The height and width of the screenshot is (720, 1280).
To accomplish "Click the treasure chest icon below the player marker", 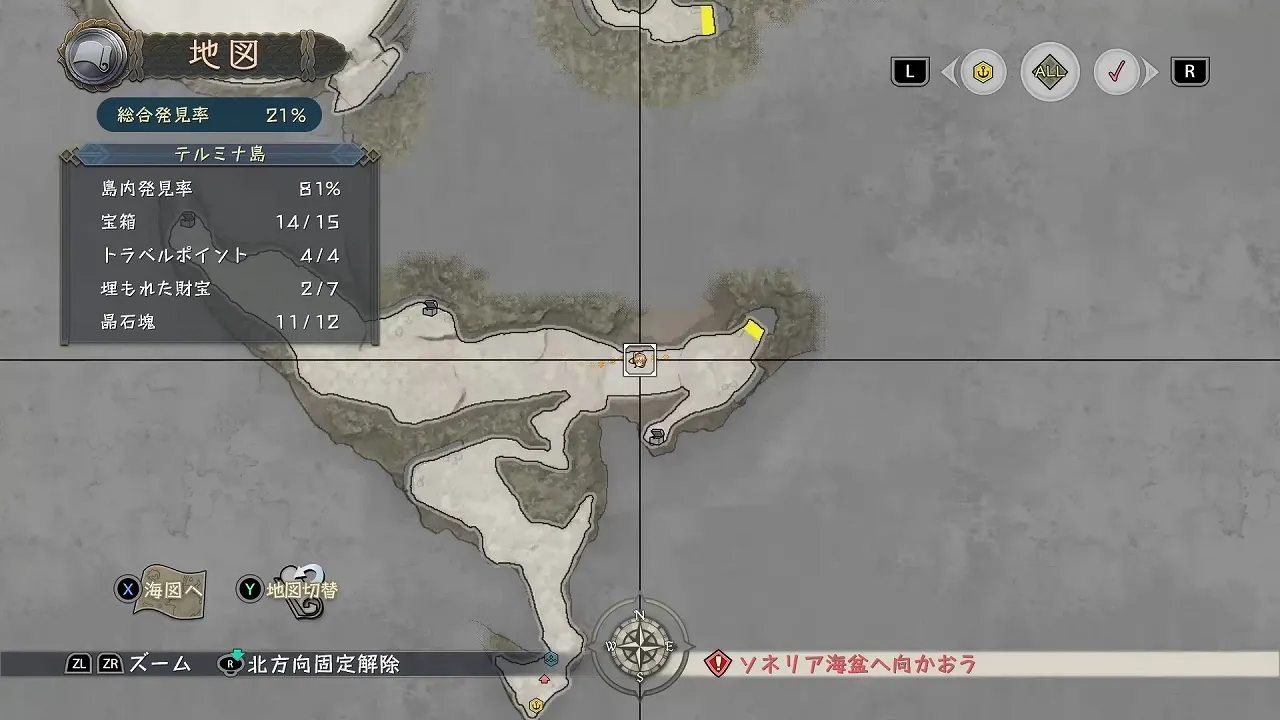I will pyautogui.click(x=657, y=435).
